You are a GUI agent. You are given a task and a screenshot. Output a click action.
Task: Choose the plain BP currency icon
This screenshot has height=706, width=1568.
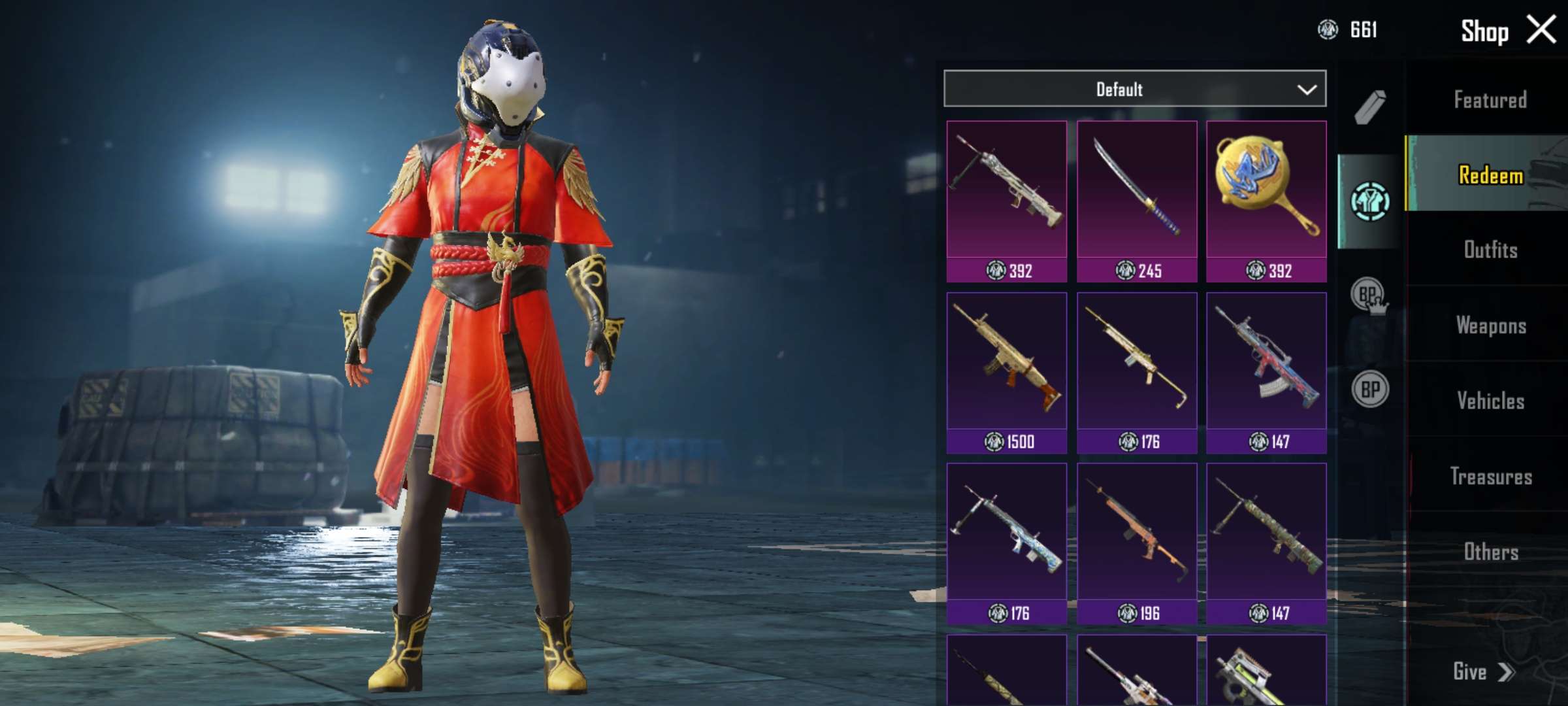coord(1369,390)
